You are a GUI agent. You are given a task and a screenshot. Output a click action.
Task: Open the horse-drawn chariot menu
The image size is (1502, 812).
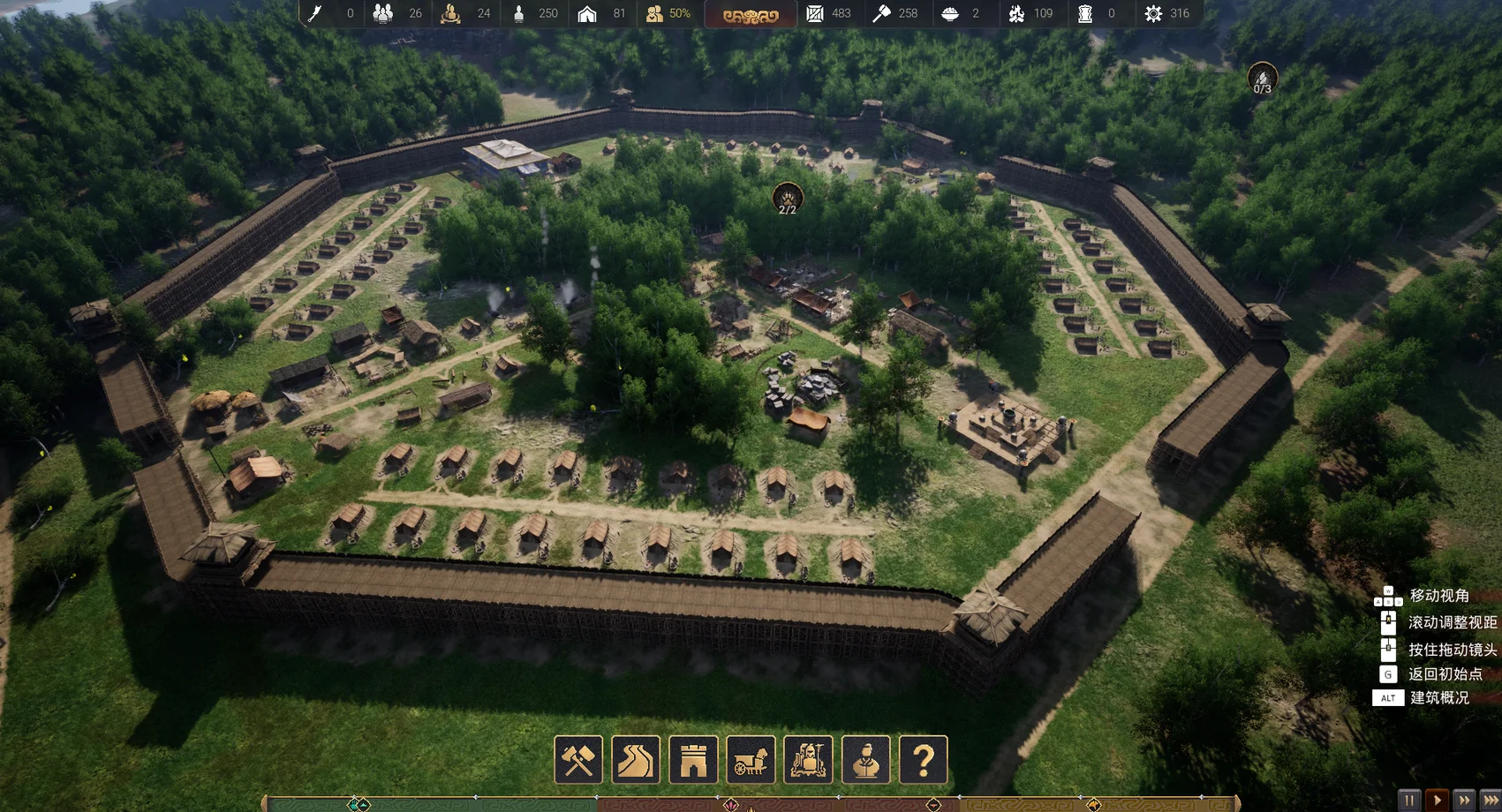(751, 760)
